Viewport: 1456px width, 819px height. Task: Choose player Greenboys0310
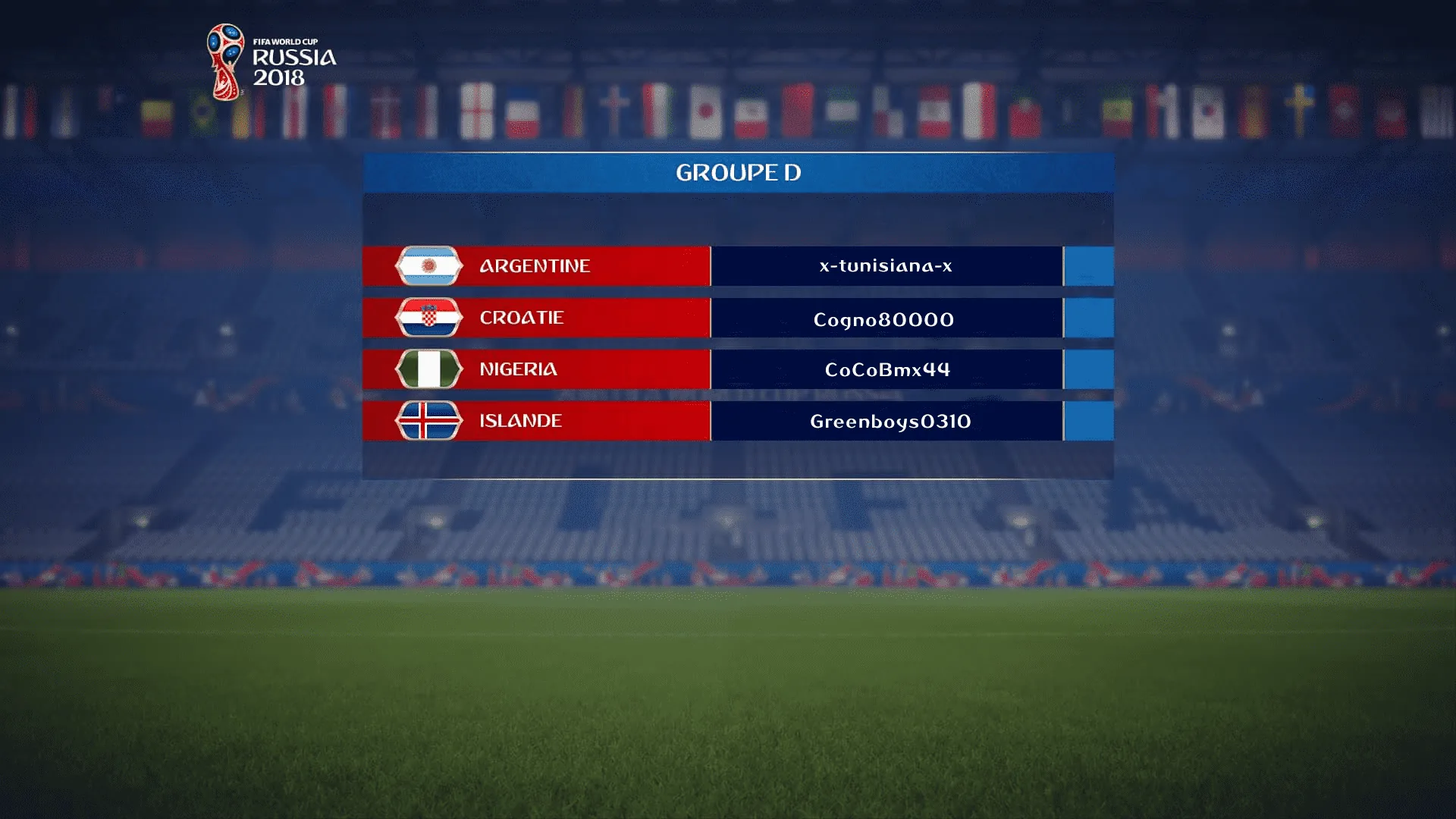point(890,422)
